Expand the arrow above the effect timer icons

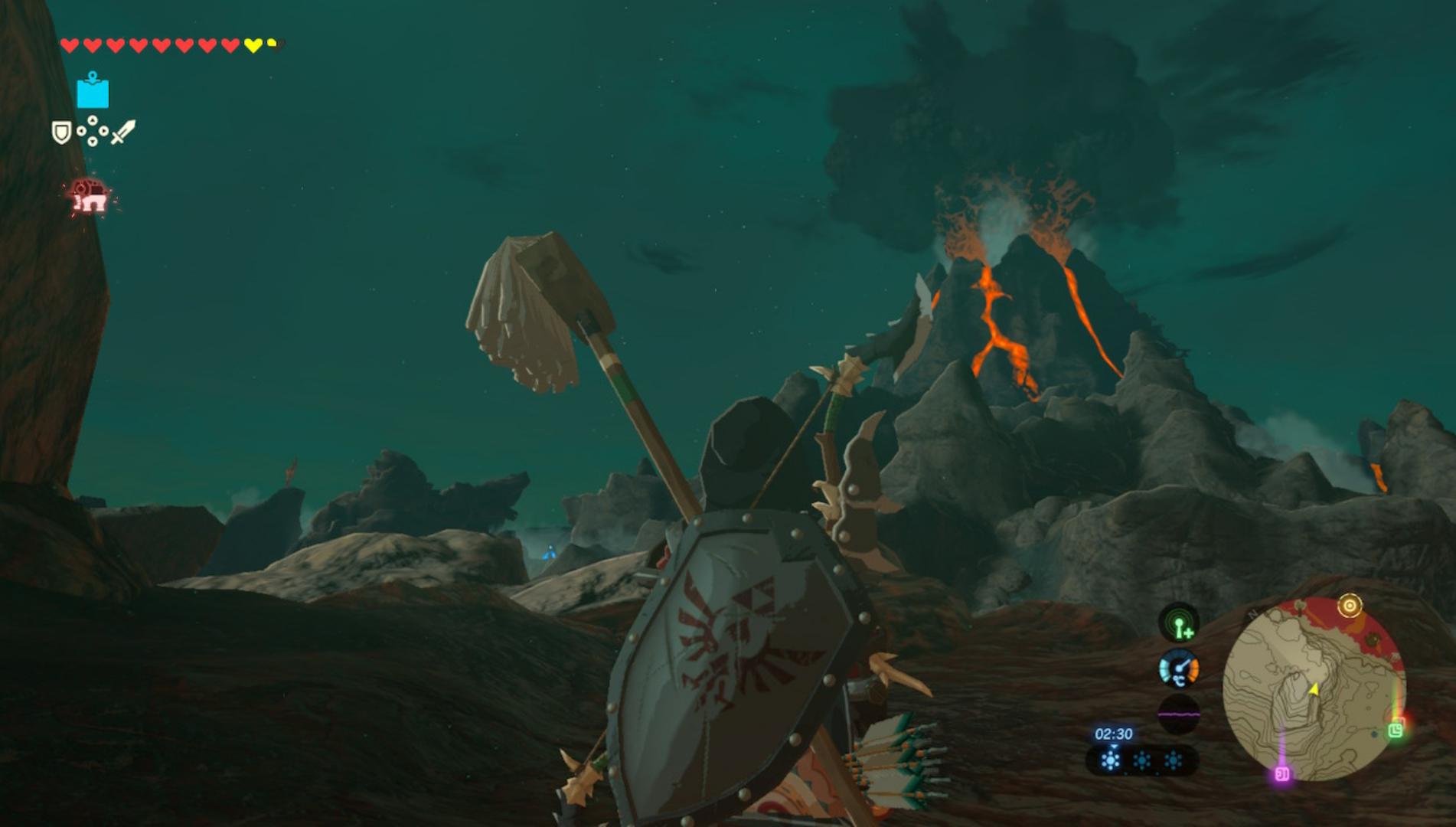(x=1113, y=747)
